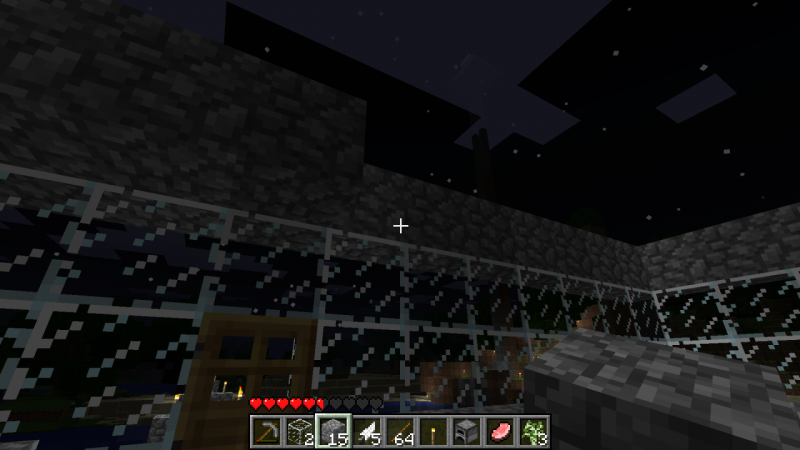Choose the furnace hotbar slot

pos(467,432)
